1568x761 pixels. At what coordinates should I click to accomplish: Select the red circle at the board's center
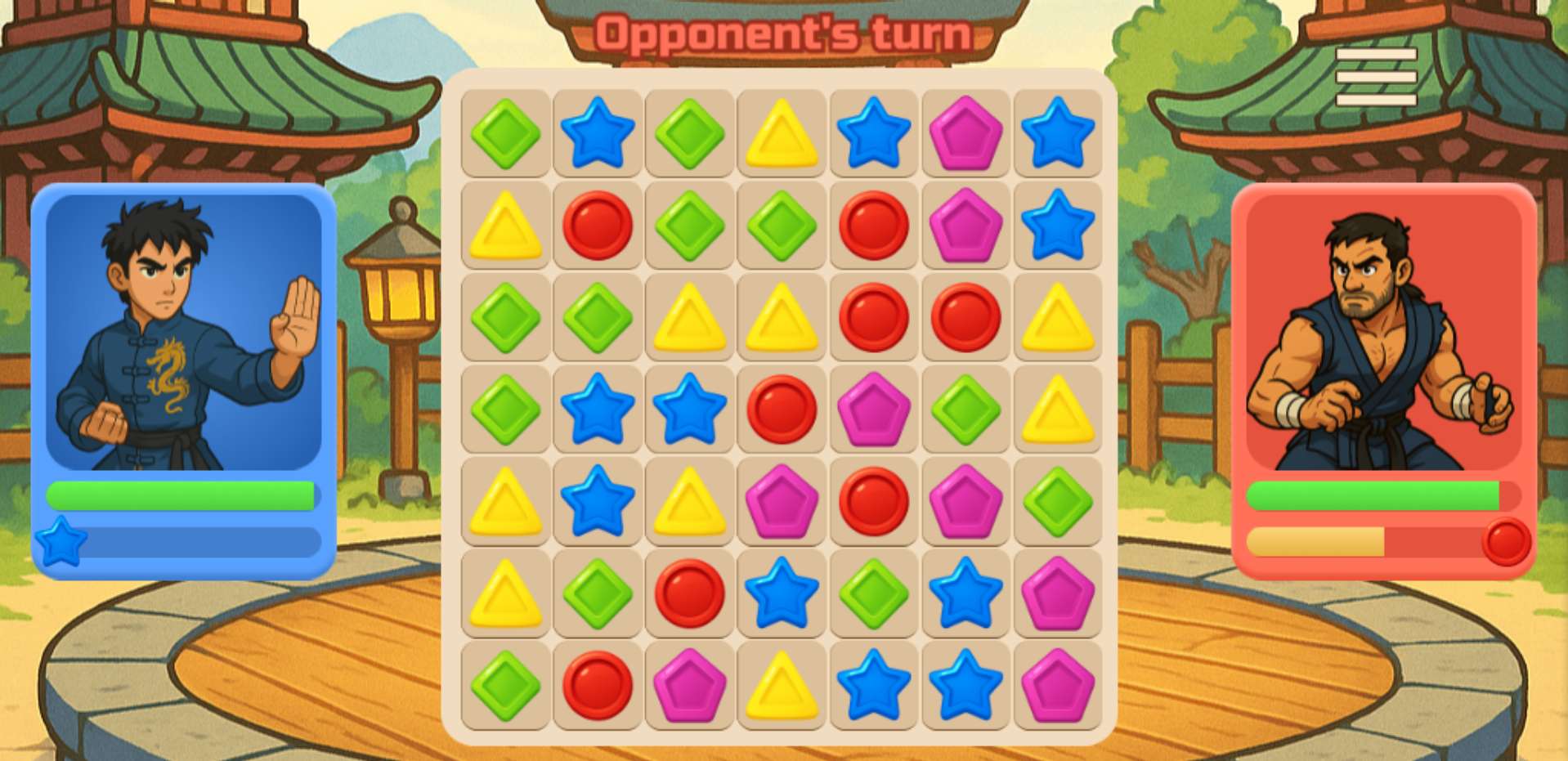[x=782, y=409]
